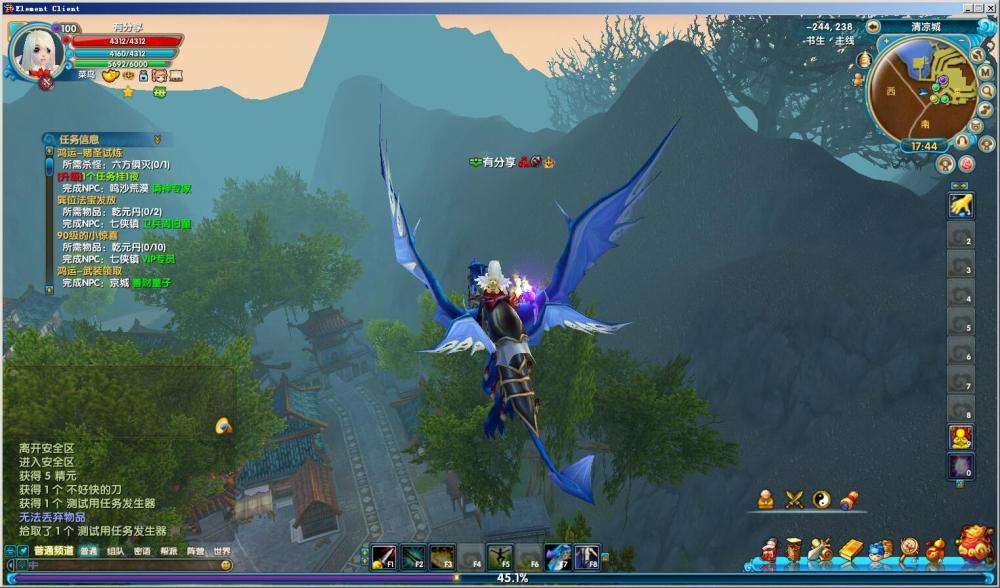Image resolution: width=1000 pixels, height=588 pixels.
Task: Open the yin-yang symbol menu icon
Action: tap(822, 499)
